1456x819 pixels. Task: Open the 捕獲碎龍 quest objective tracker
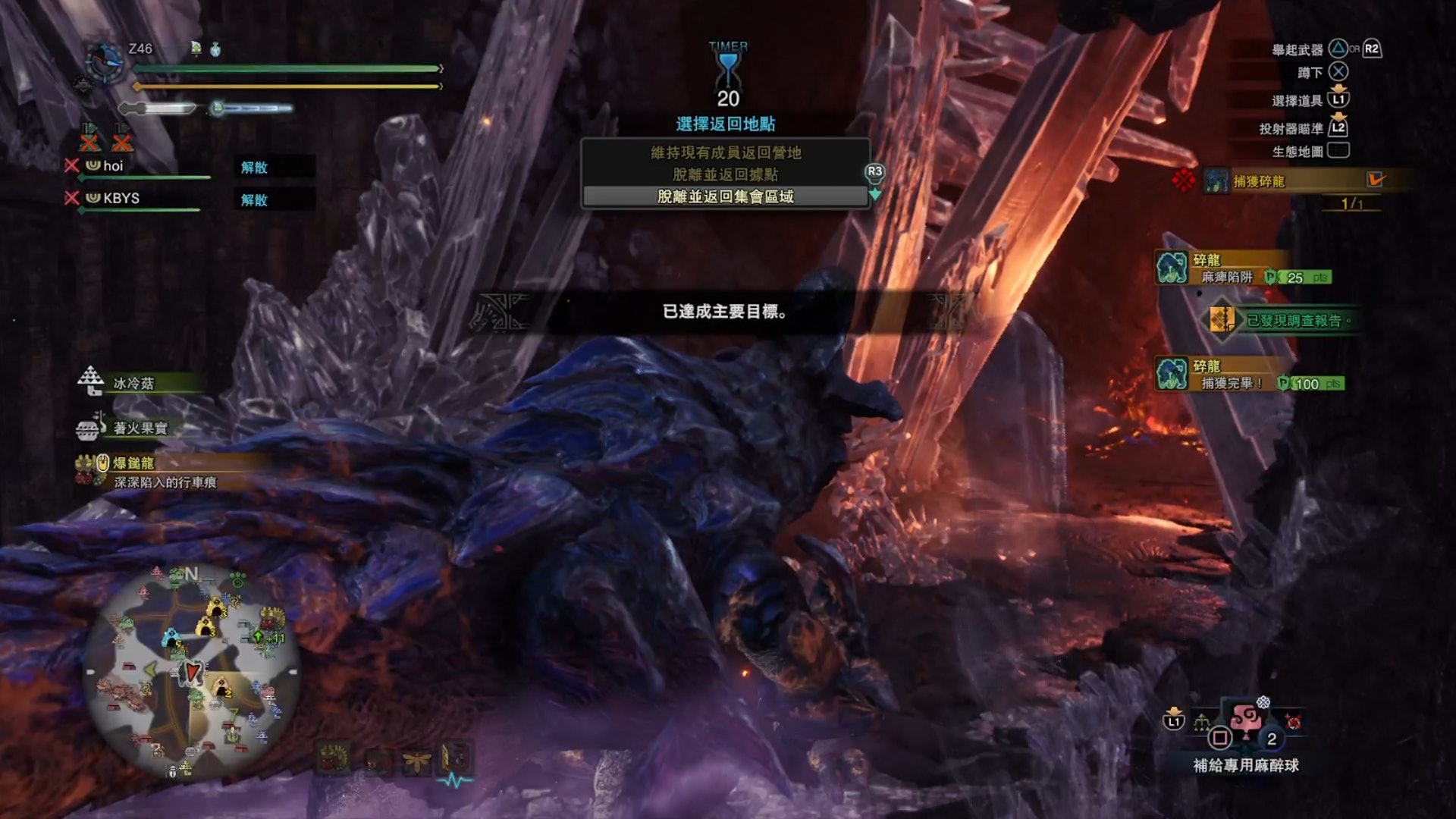1289,181
